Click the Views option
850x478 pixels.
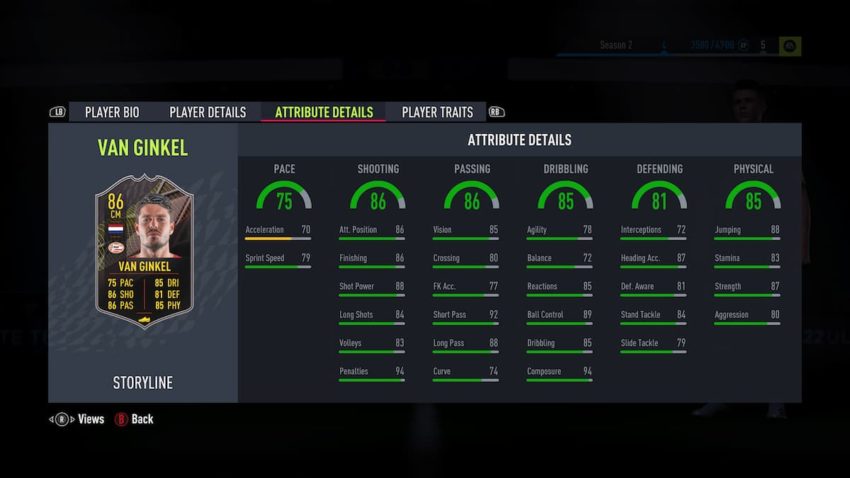coord(80,419)
